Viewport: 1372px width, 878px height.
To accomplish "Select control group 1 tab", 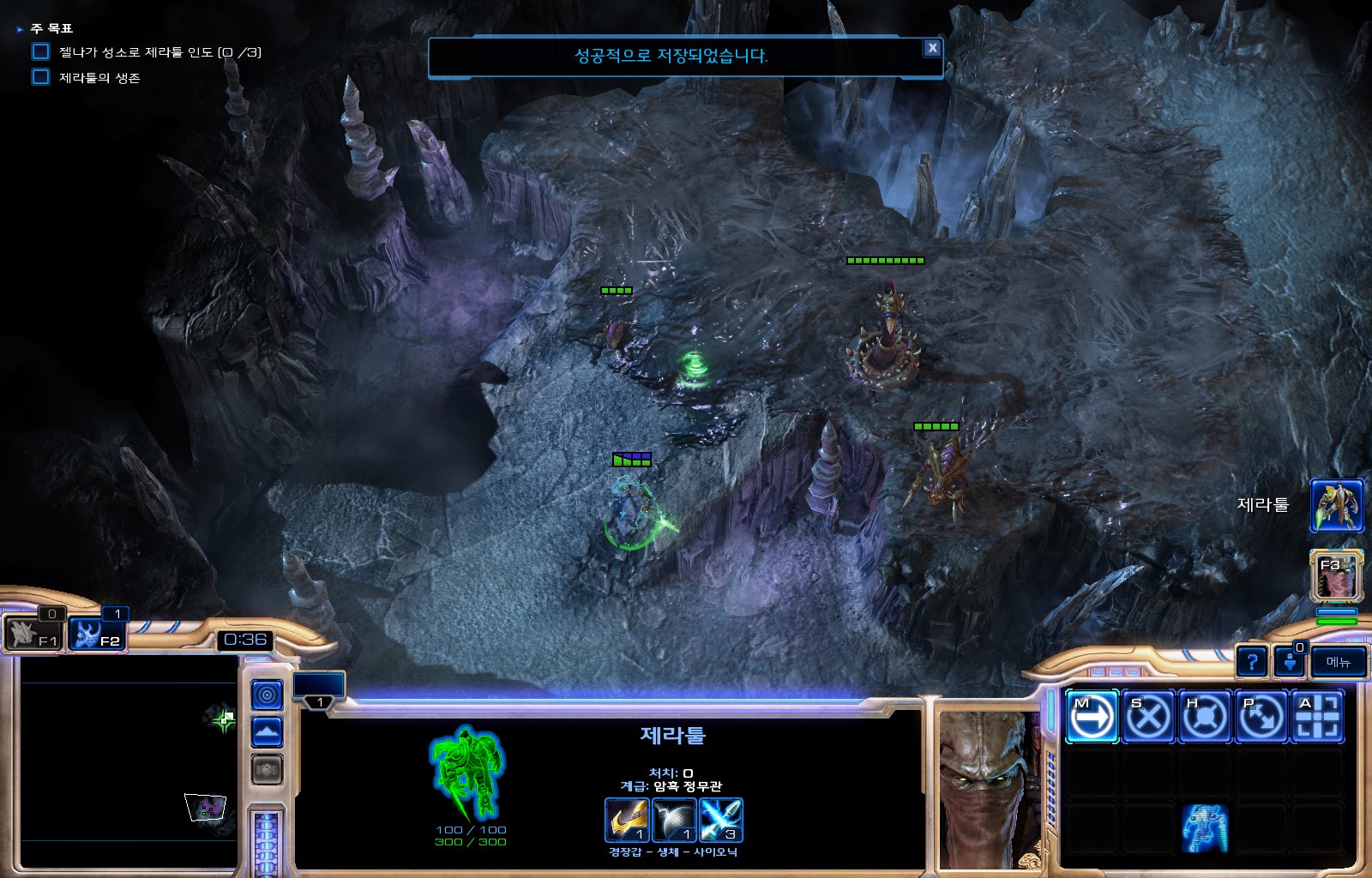I will tap(319, 691).
